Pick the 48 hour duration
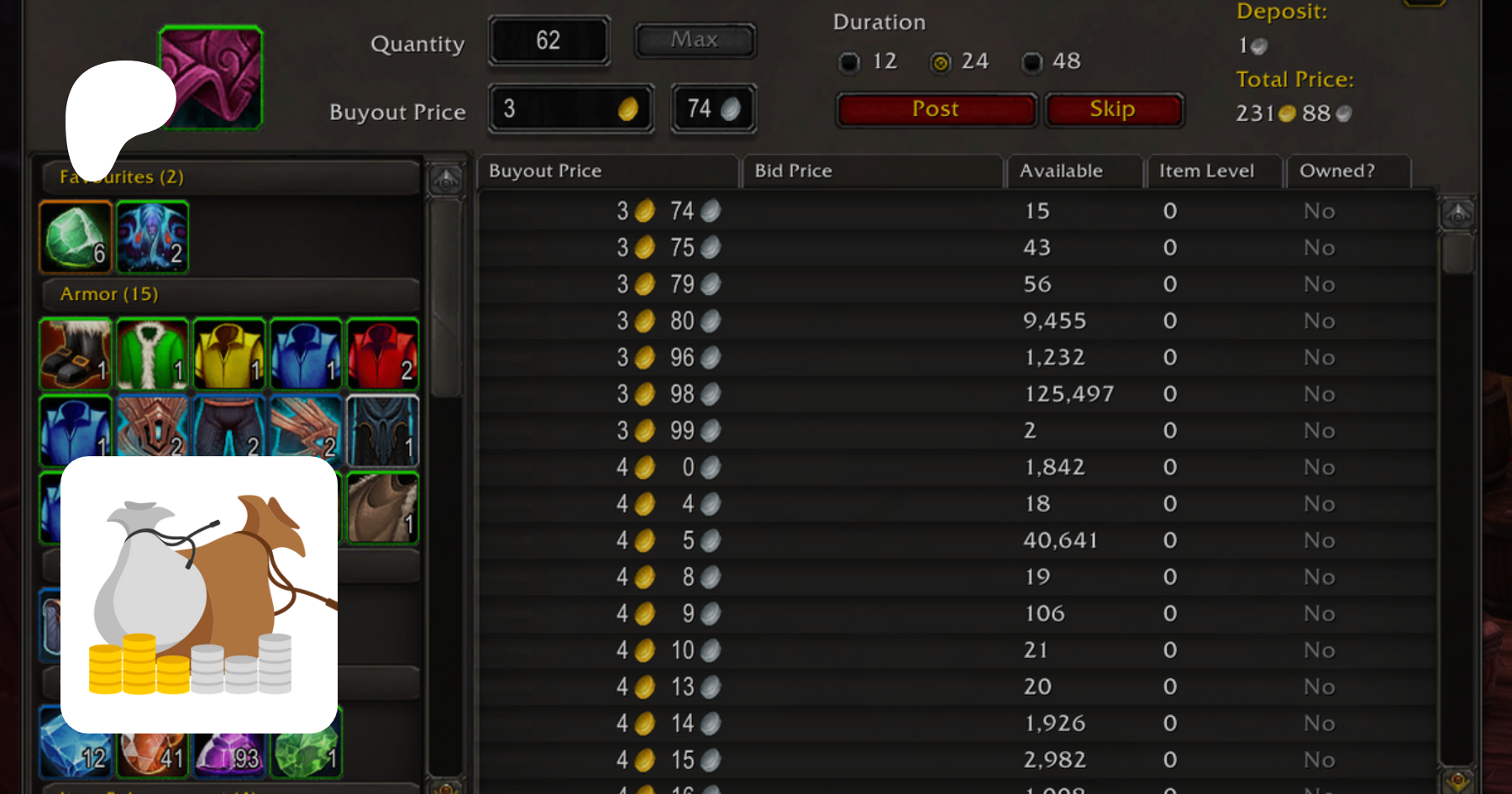Screen dimensions: 1512x794 point(1032,62)
